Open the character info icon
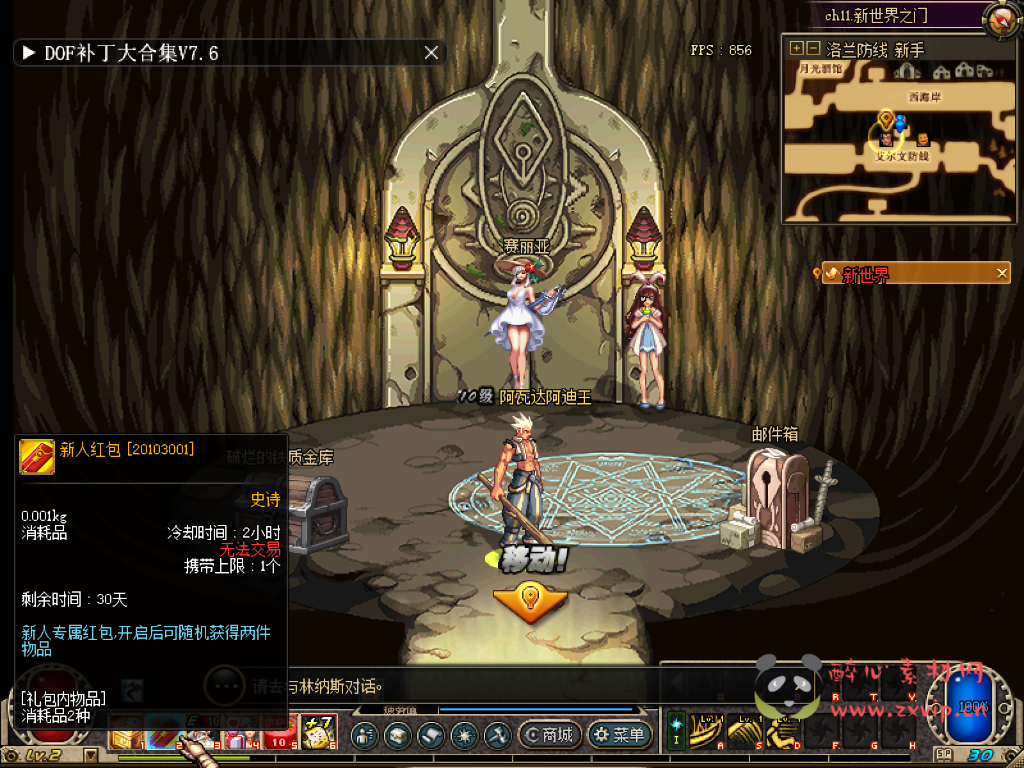The height and width of the screenshot is (768, 1024). tap(365, 736)
